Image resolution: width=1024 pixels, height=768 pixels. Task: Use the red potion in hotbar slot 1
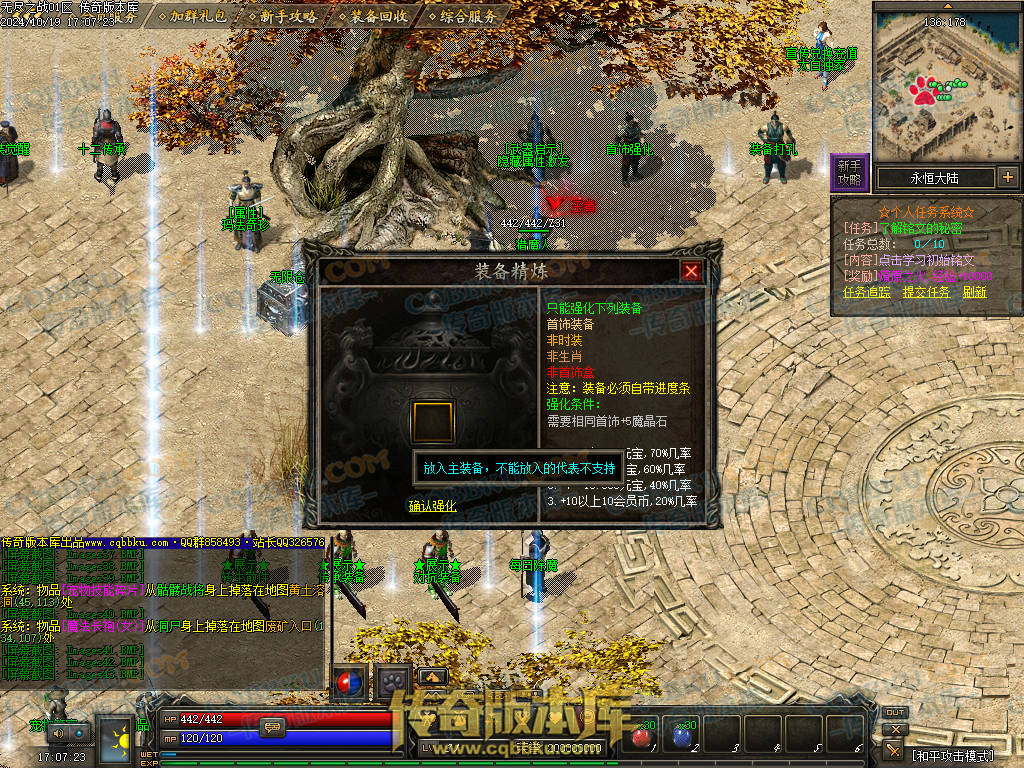click(x=641, y=736)
